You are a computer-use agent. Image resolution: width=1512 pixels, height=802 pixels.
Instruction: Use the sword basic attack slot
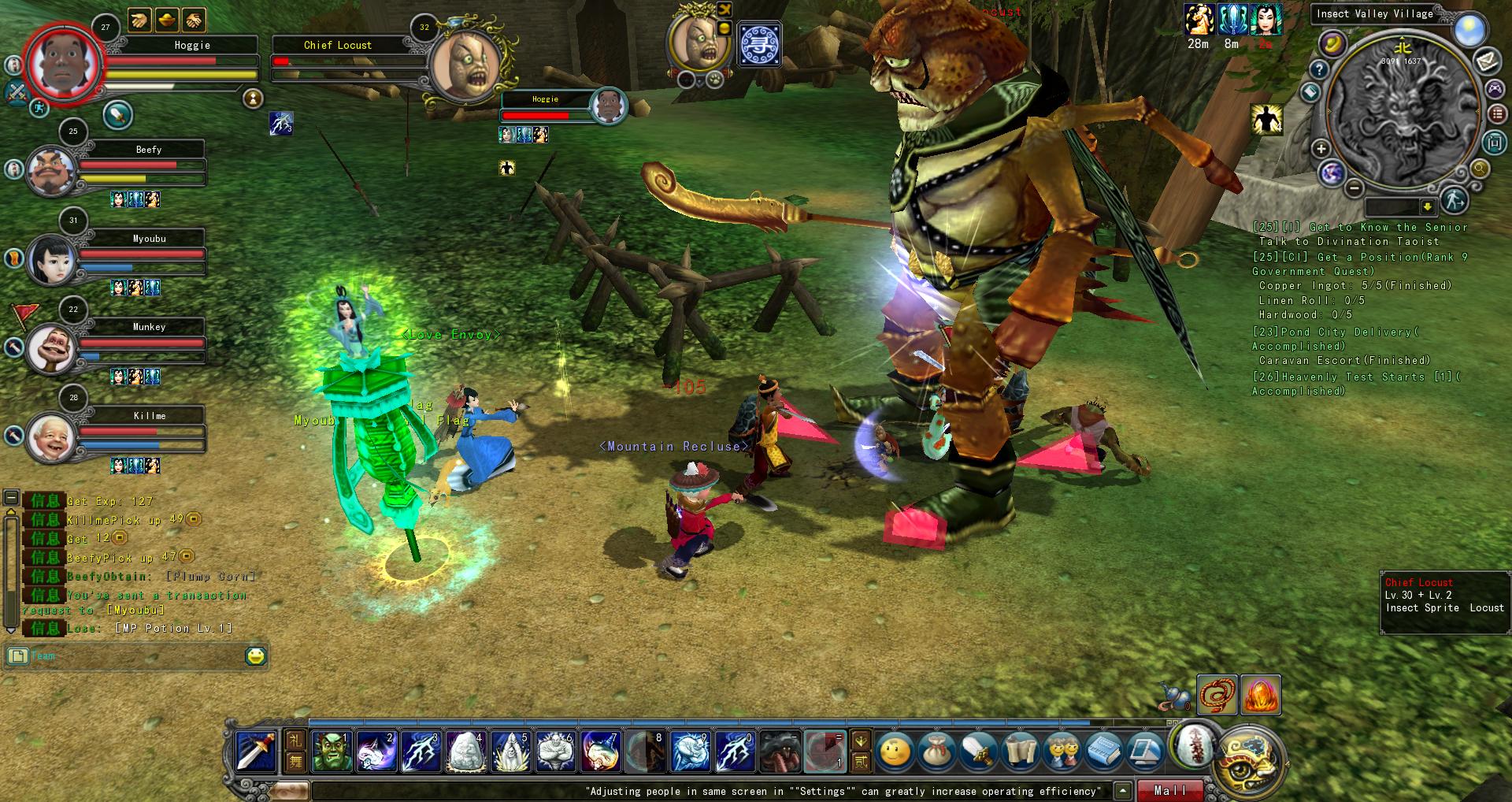click(256, 751)
